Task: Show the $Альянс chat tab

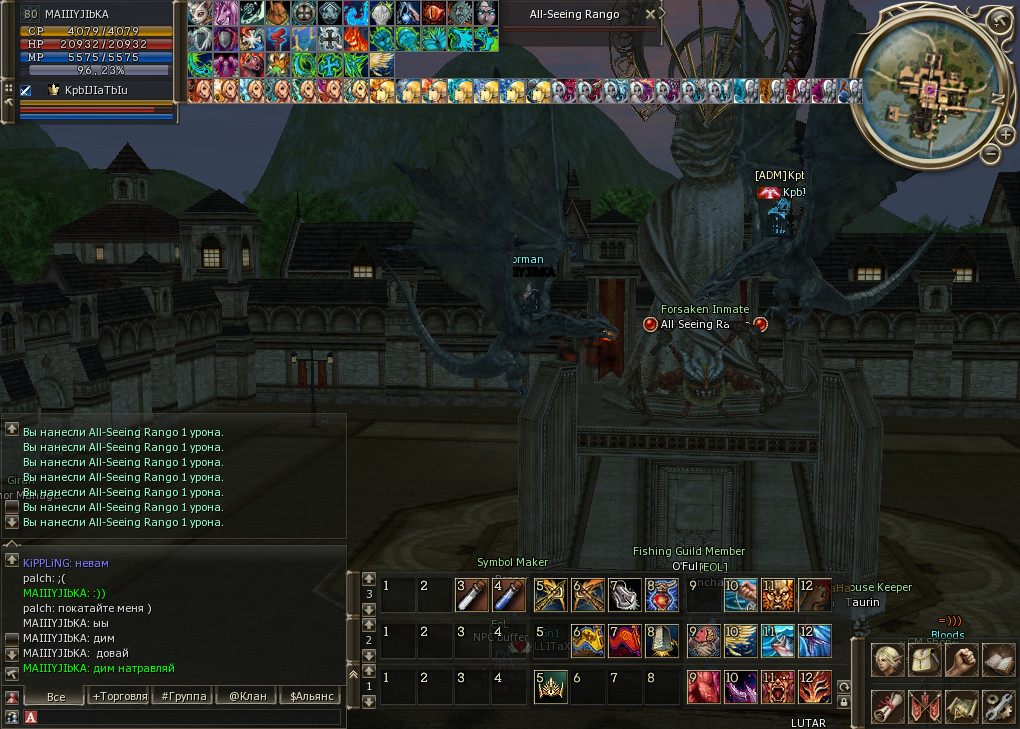Action: [312, 696]
